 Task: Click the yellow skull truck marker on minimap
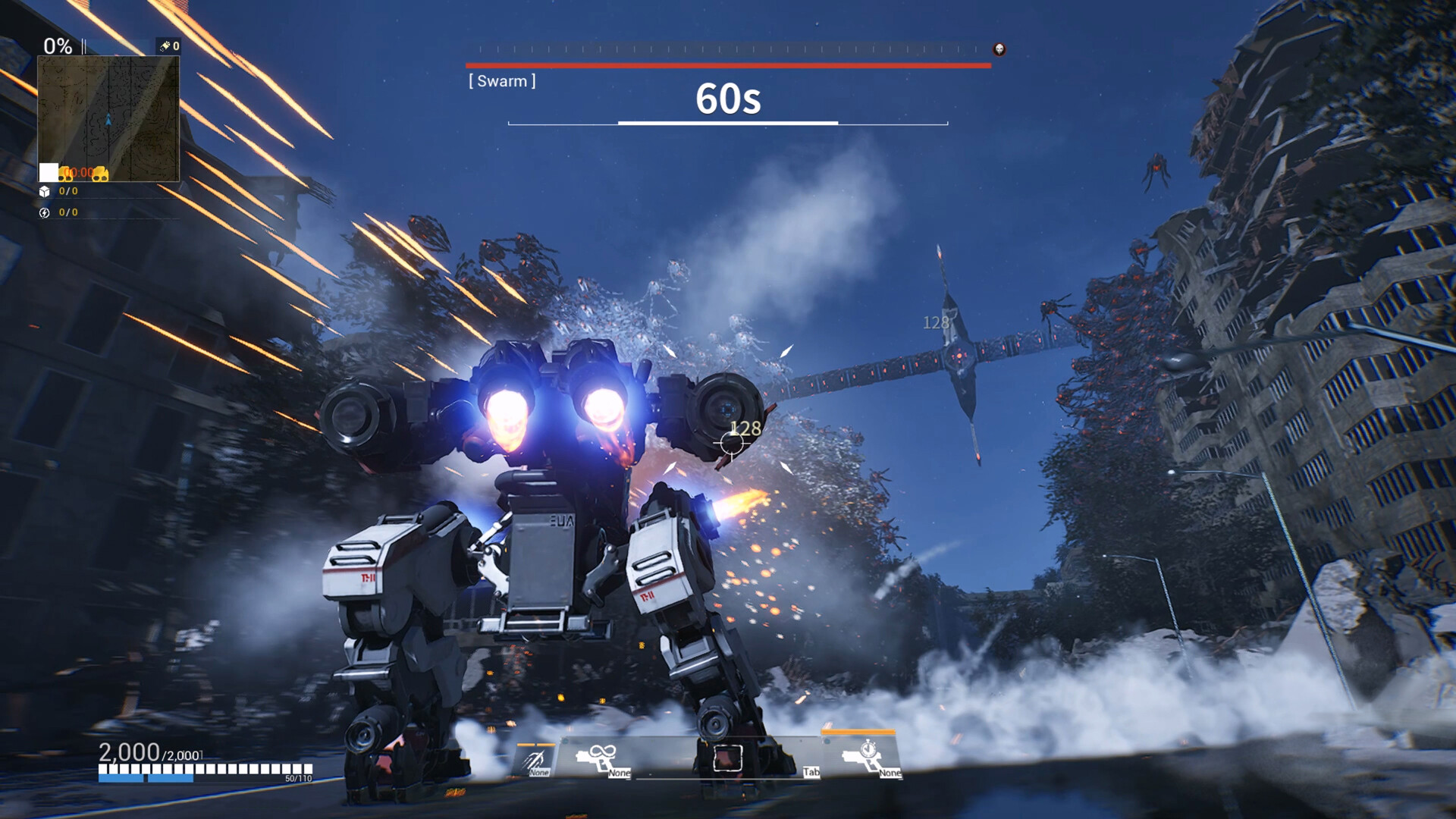[x=101, y=174]
